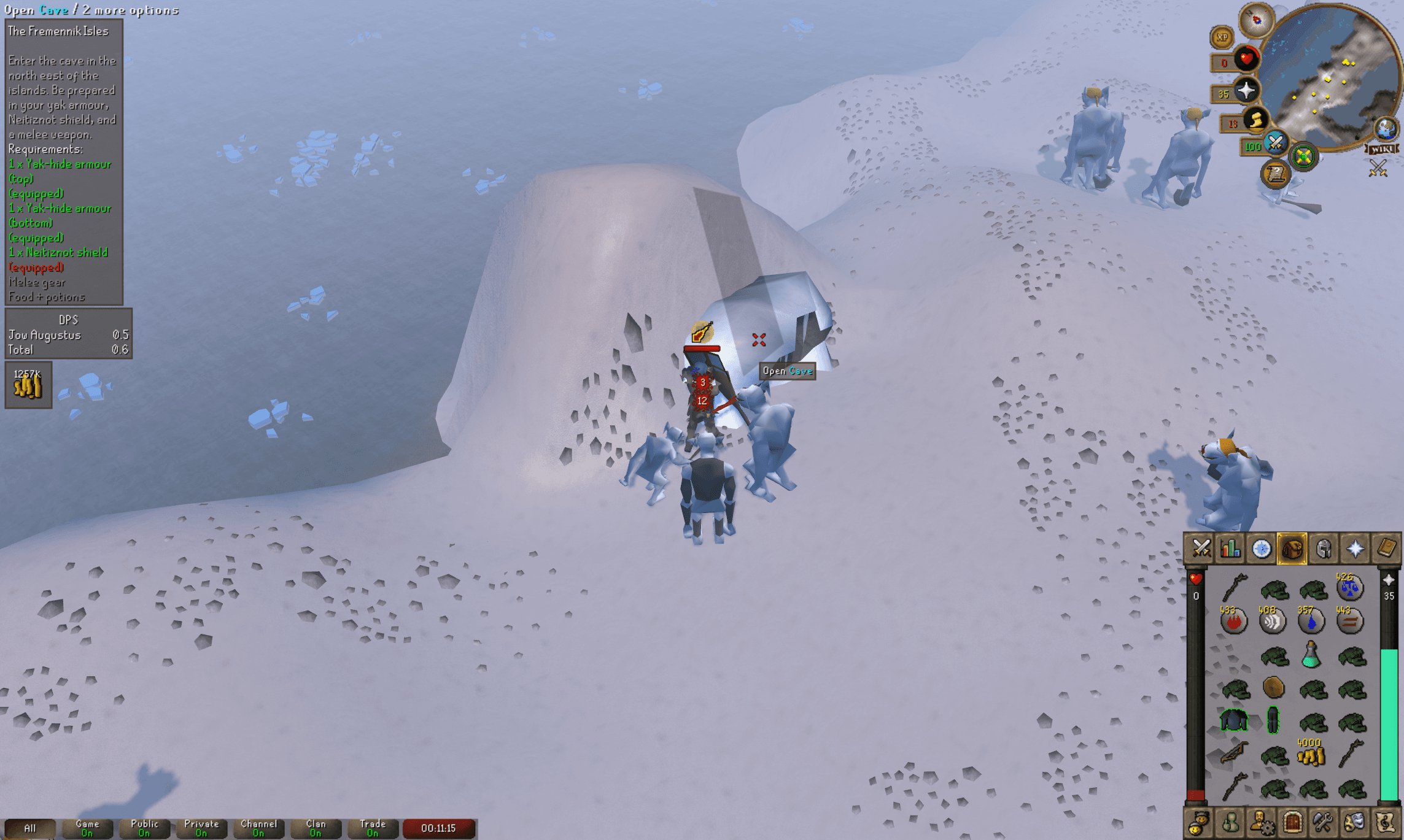Open the Worn Equipment tab
Viewport: 1404px width, 840px height.
tap(1324, 549)
